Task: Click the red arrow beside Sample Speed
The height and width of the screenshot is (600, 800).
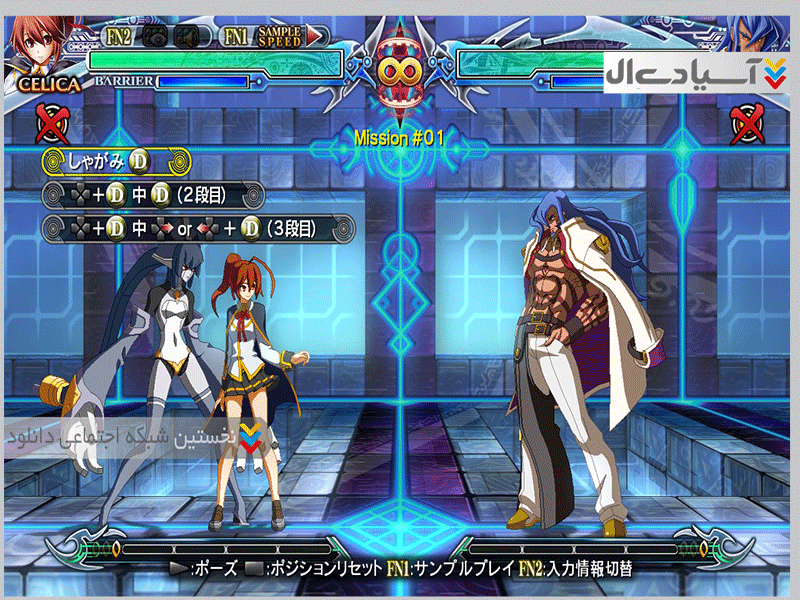Action: coord(315,36)
